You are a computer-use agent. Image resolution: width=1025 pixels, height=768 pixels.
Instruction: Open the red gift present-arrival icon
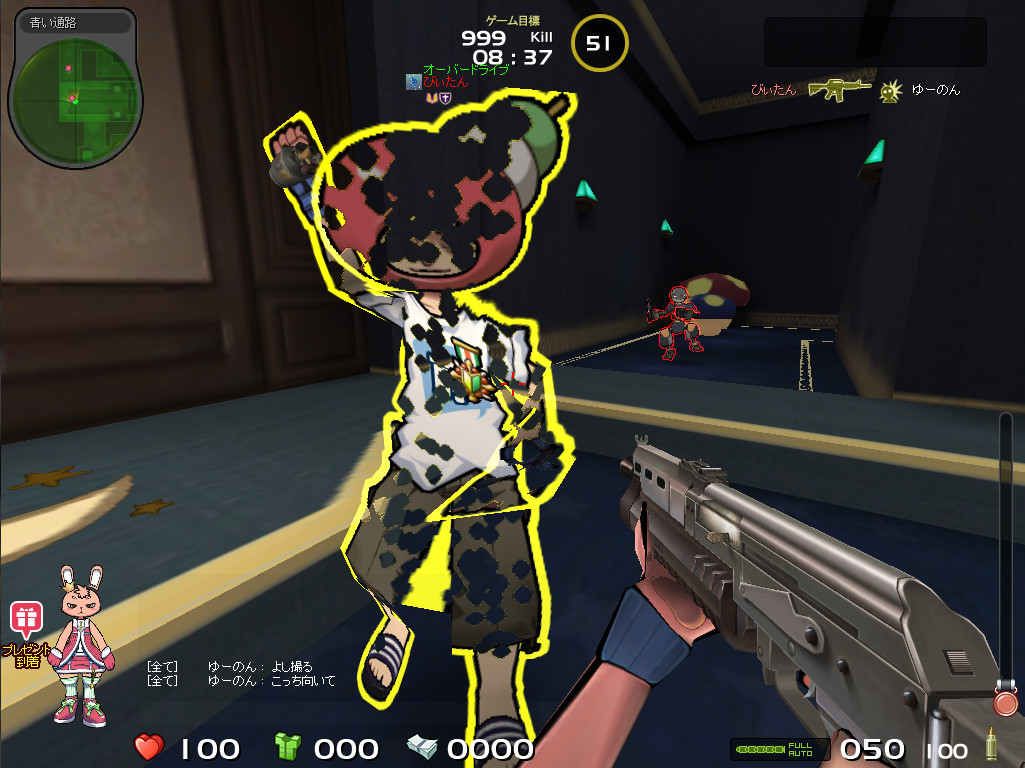click(24, 620)
